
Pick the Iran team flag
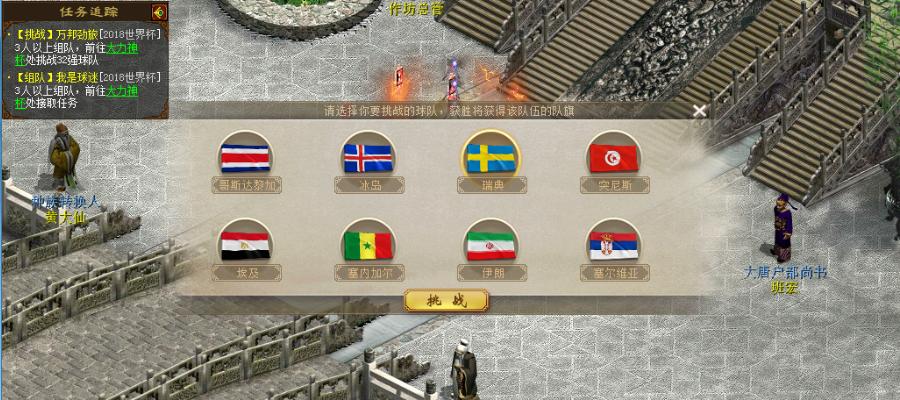tap(491, 244)
